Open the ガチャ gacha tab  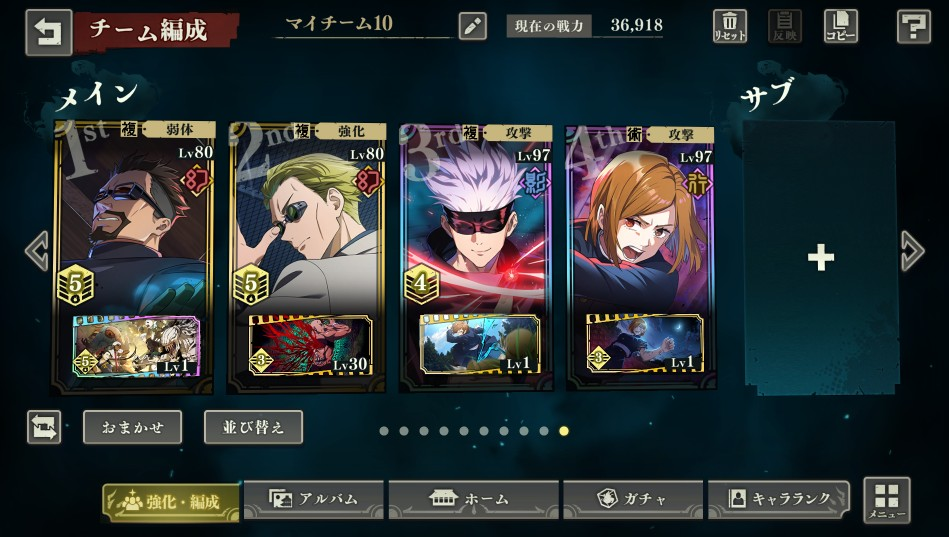631,498
